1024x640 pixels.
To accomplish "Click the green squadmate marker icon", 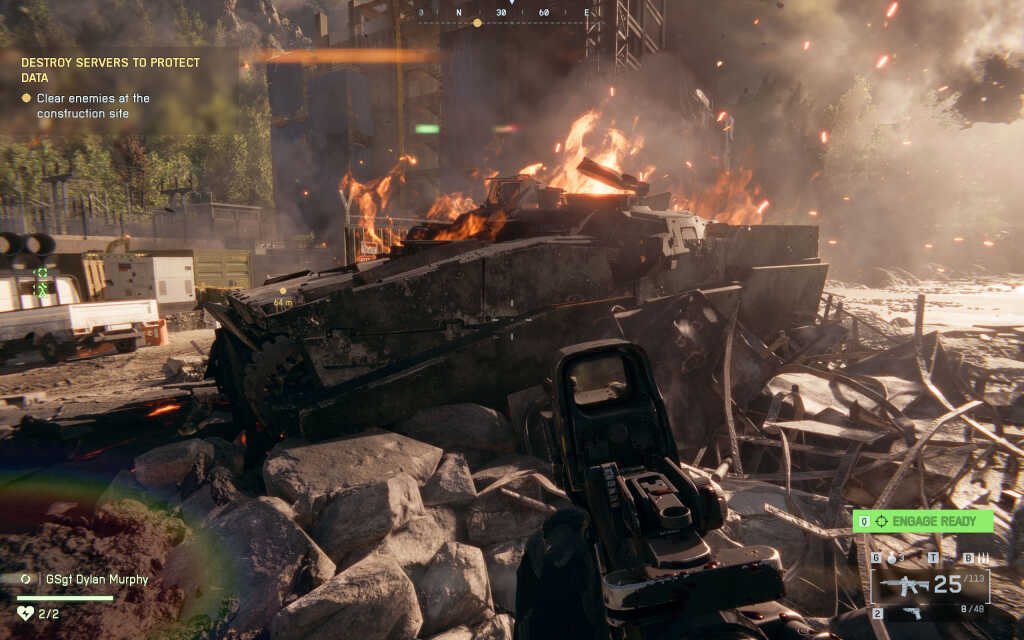I will [x=41, y=274].
